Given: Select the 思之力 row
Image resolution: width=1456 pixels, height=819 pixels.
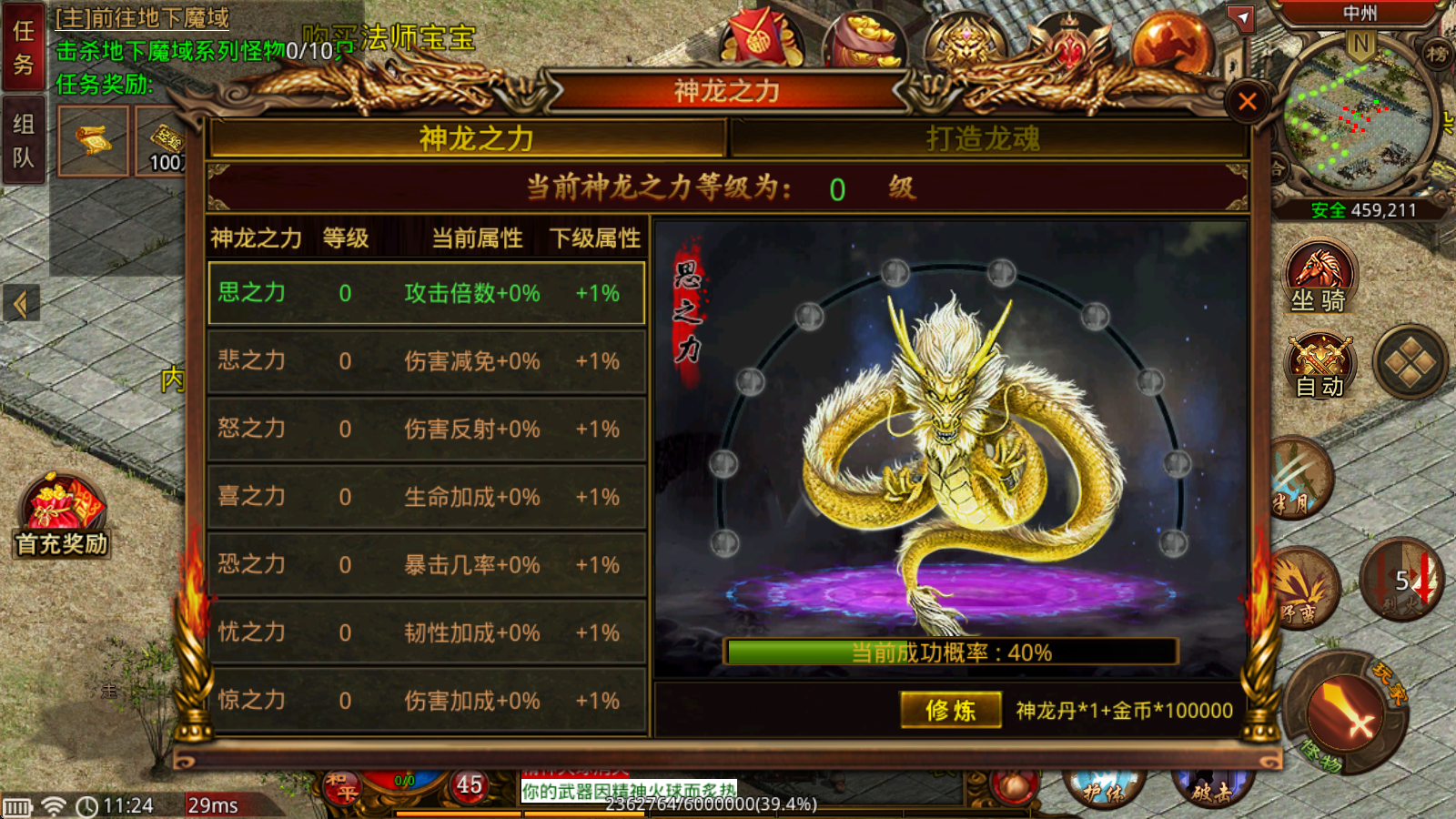Looking at the screenshot, I should click(x=426, y=293).
